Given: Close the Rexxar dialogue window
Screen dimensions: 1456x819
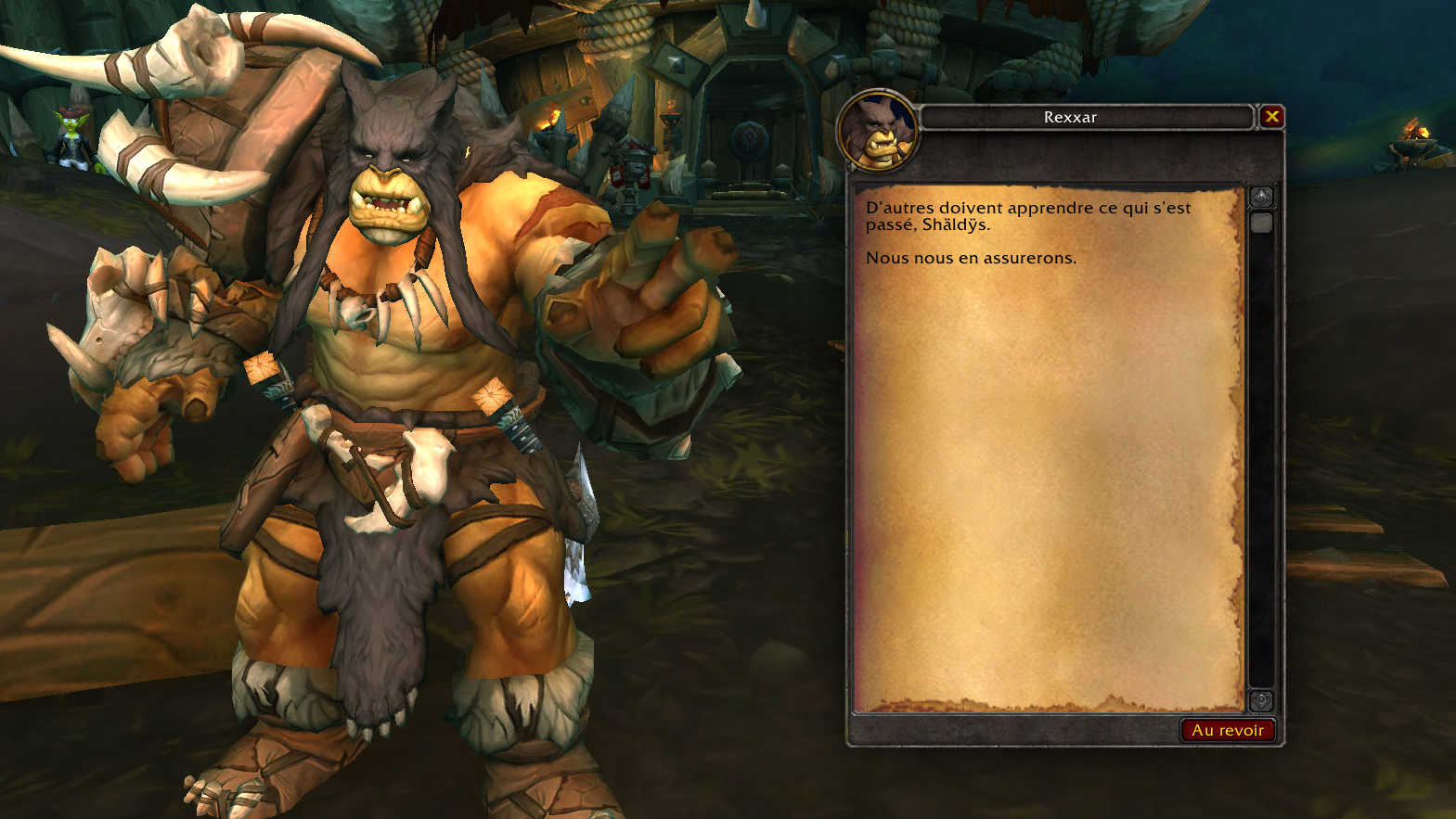Looking at the screenshot, I should (x=1271, y=117).
